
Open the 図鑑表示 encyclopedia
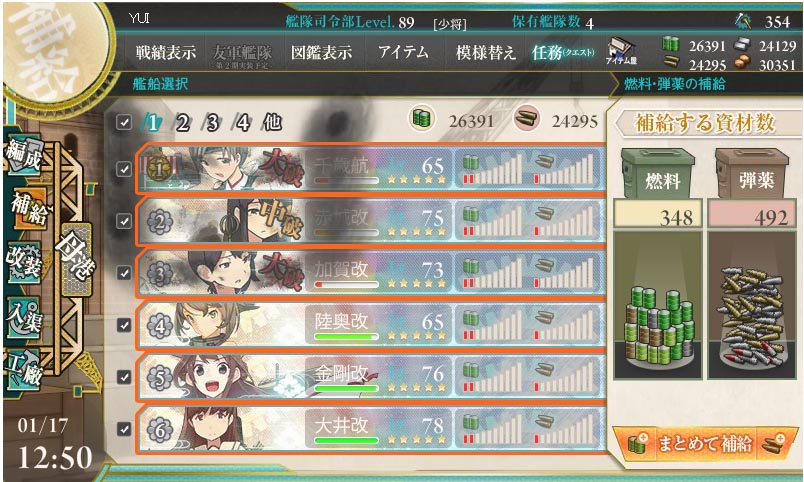[321, 53]
